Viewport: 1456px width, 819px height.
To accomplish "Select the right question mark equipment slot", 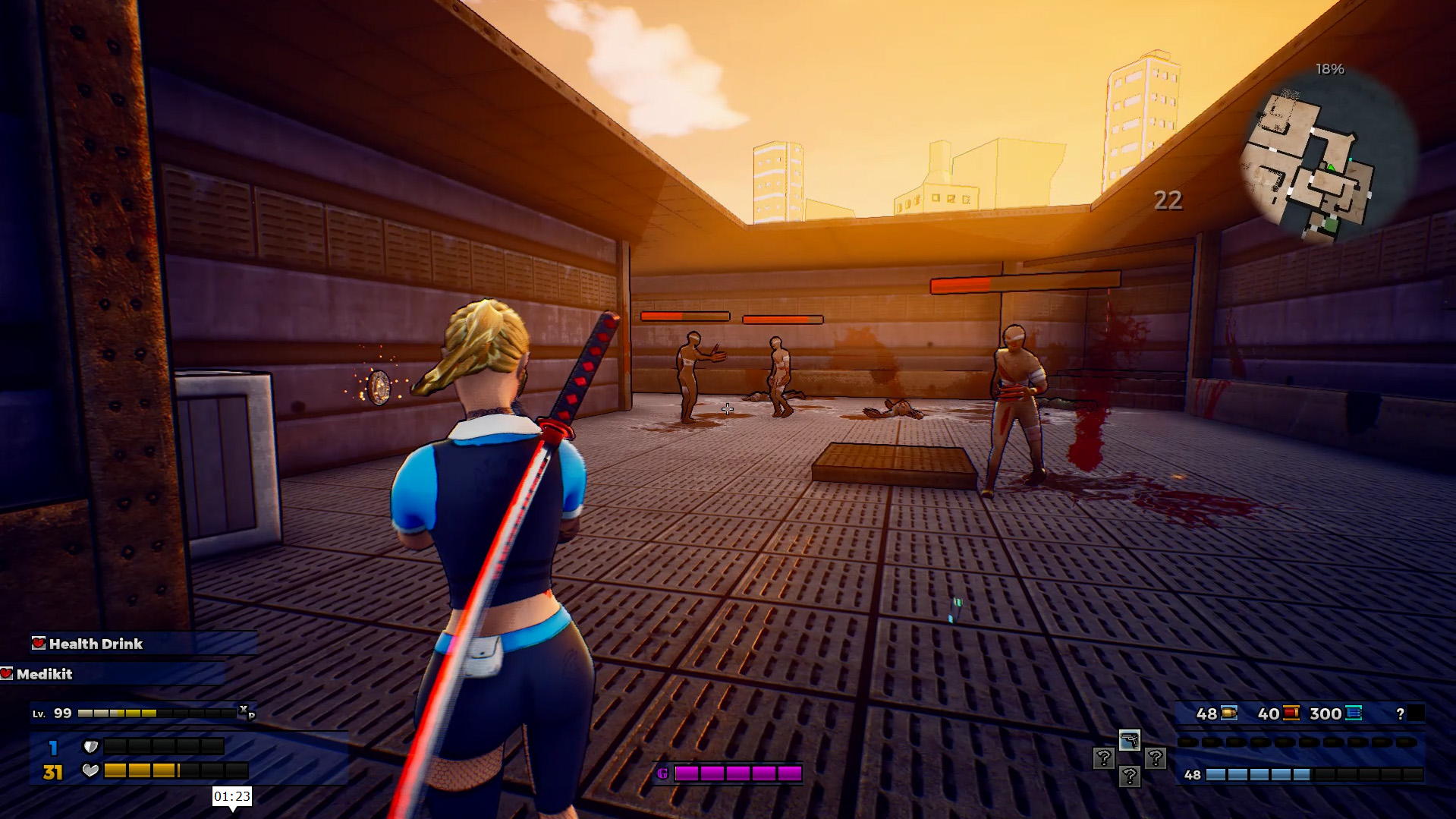I will pos(1156,759).
